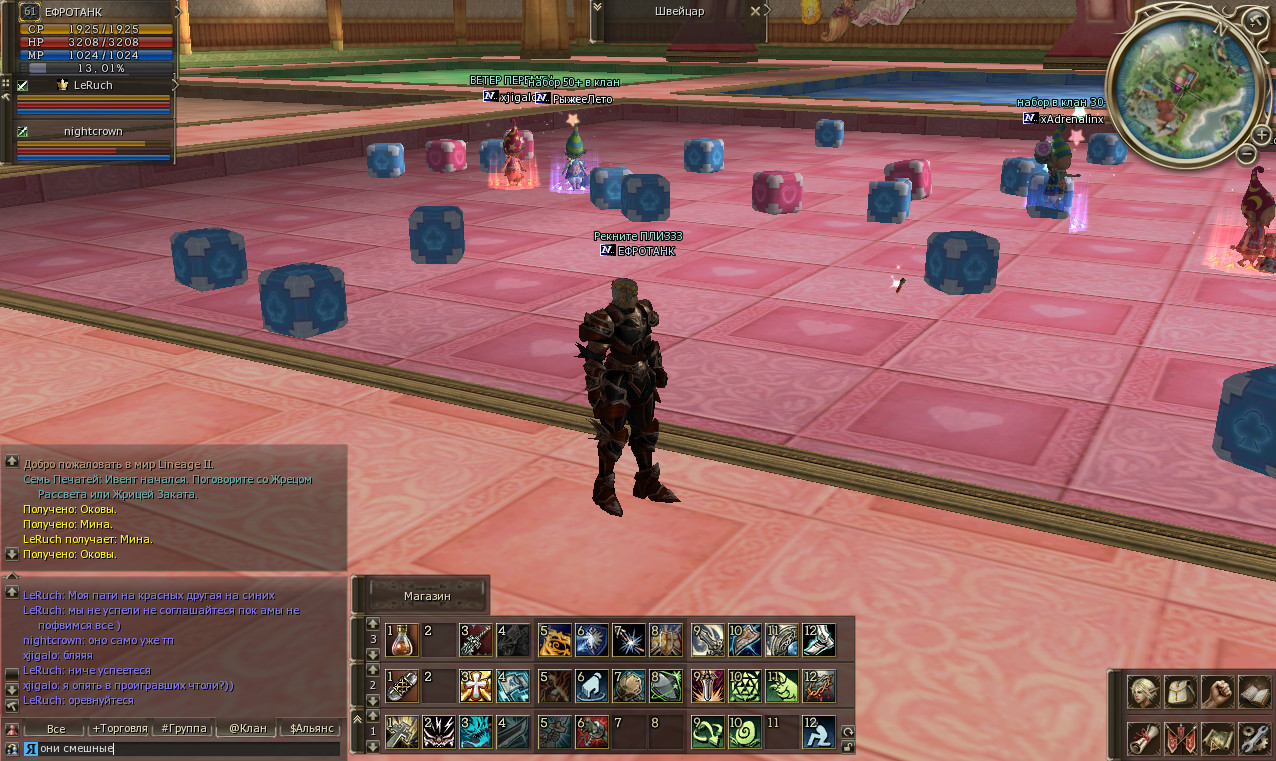Open the Магазин shop button
The width and height of the screenshot is (1276, 761).
click(428, 596)
